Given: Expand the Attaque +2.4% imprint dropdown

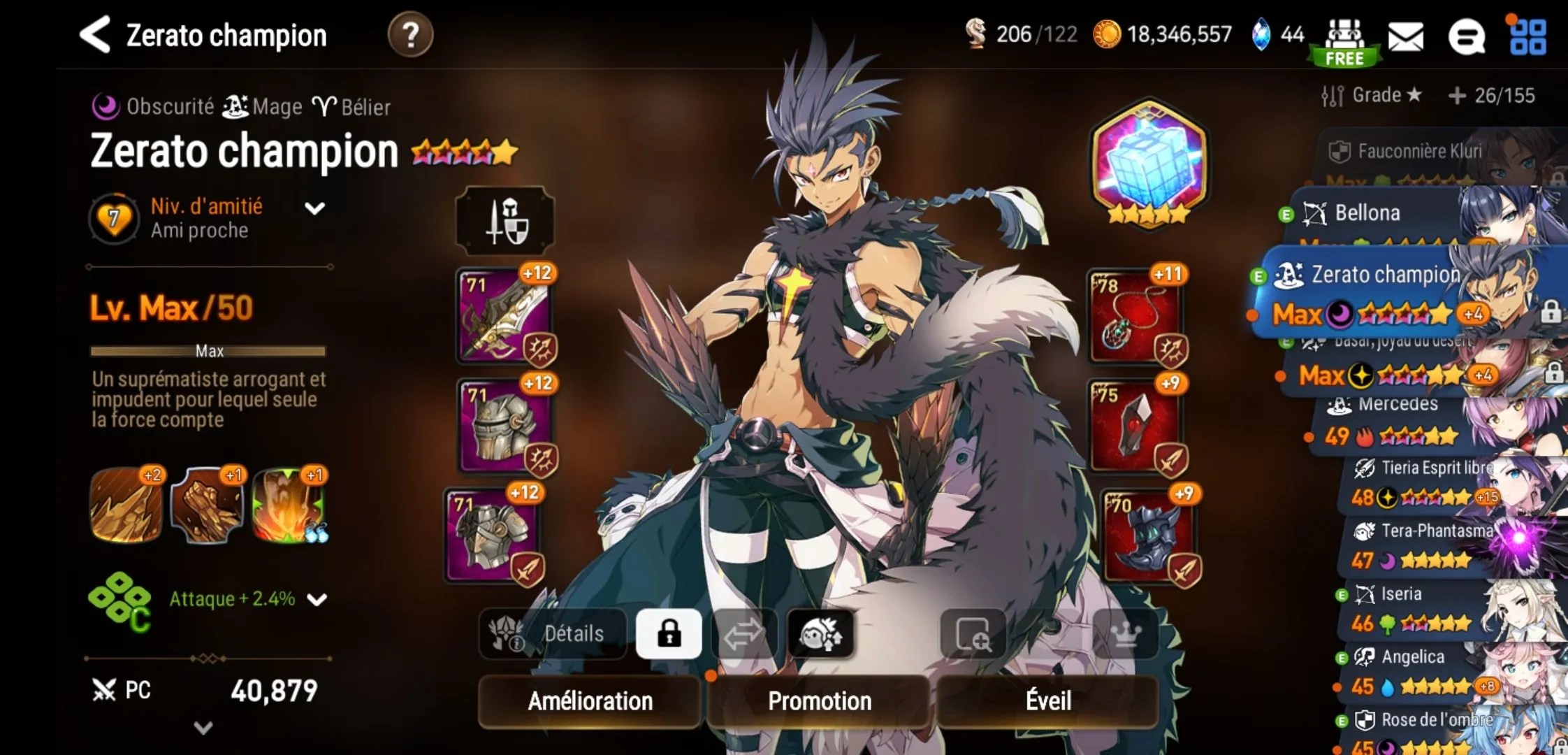Looking at the screenshot, I should point(317,599).
